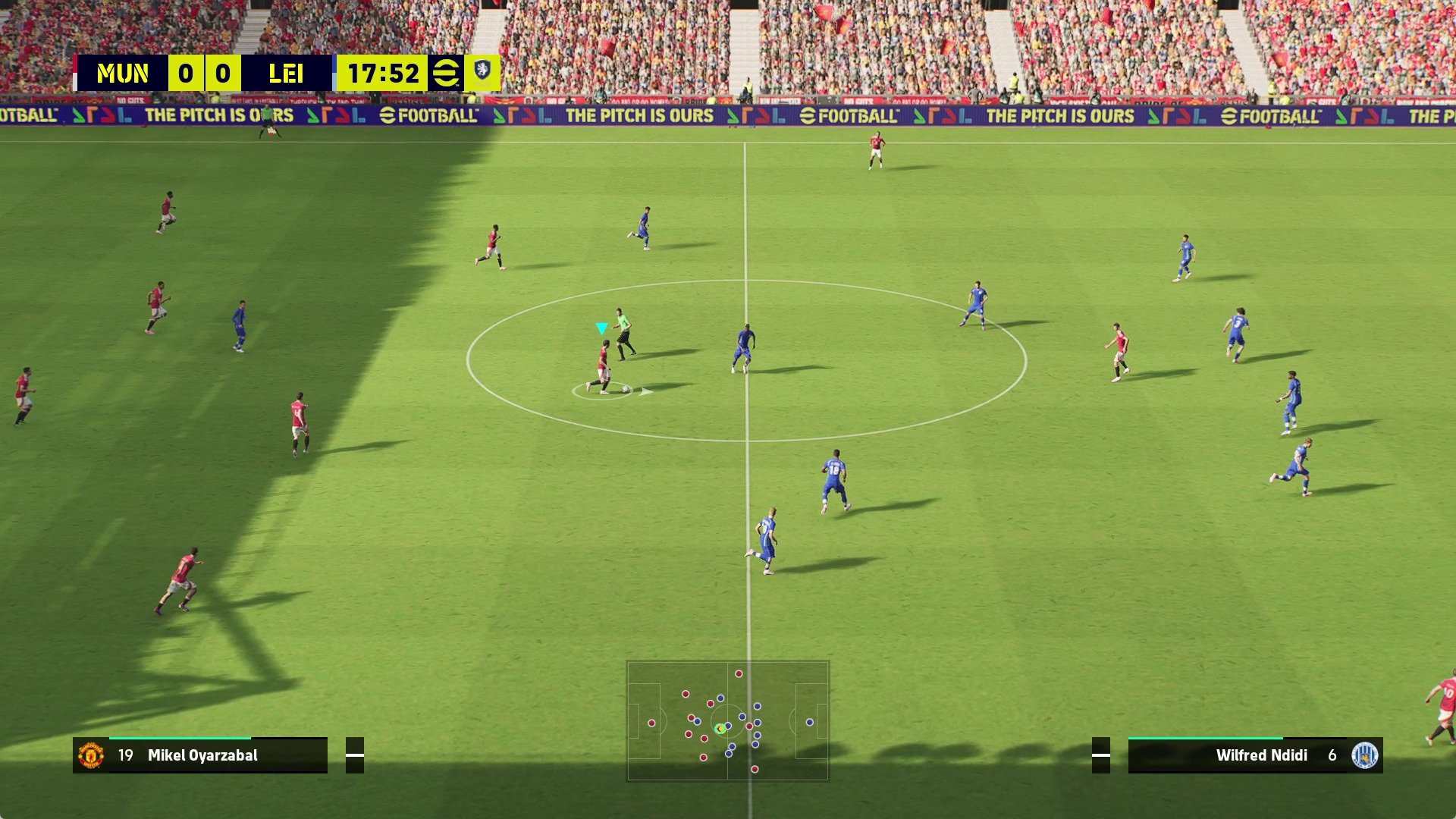Select the MUN panel on the scoreboard
The width and height of the screenshot is (1456, 819).
point(124,73)
